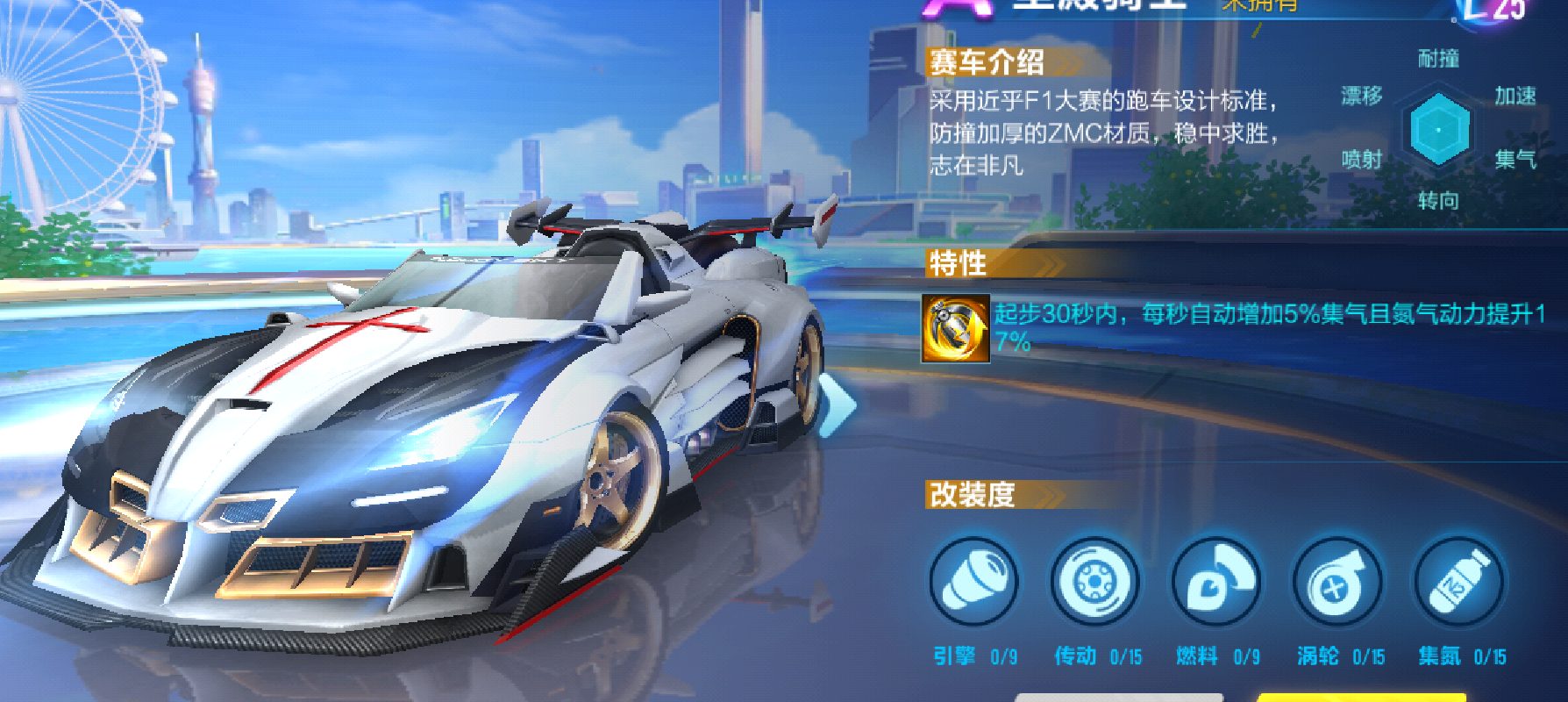The image size is (1568, 702).
Task: Click the 耐撞 stat label
Action: [x=1438, y=57]
